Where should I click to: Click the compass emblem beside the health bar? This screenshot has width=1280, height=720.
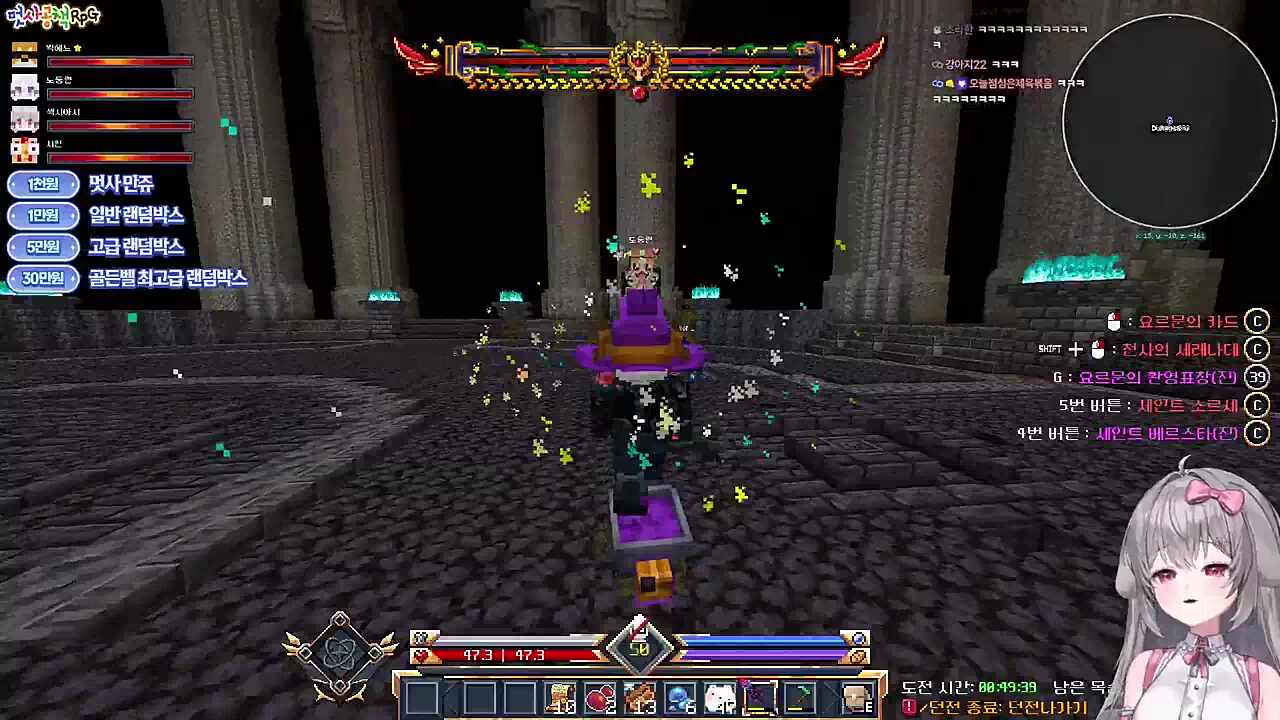(x=339, y=655)
